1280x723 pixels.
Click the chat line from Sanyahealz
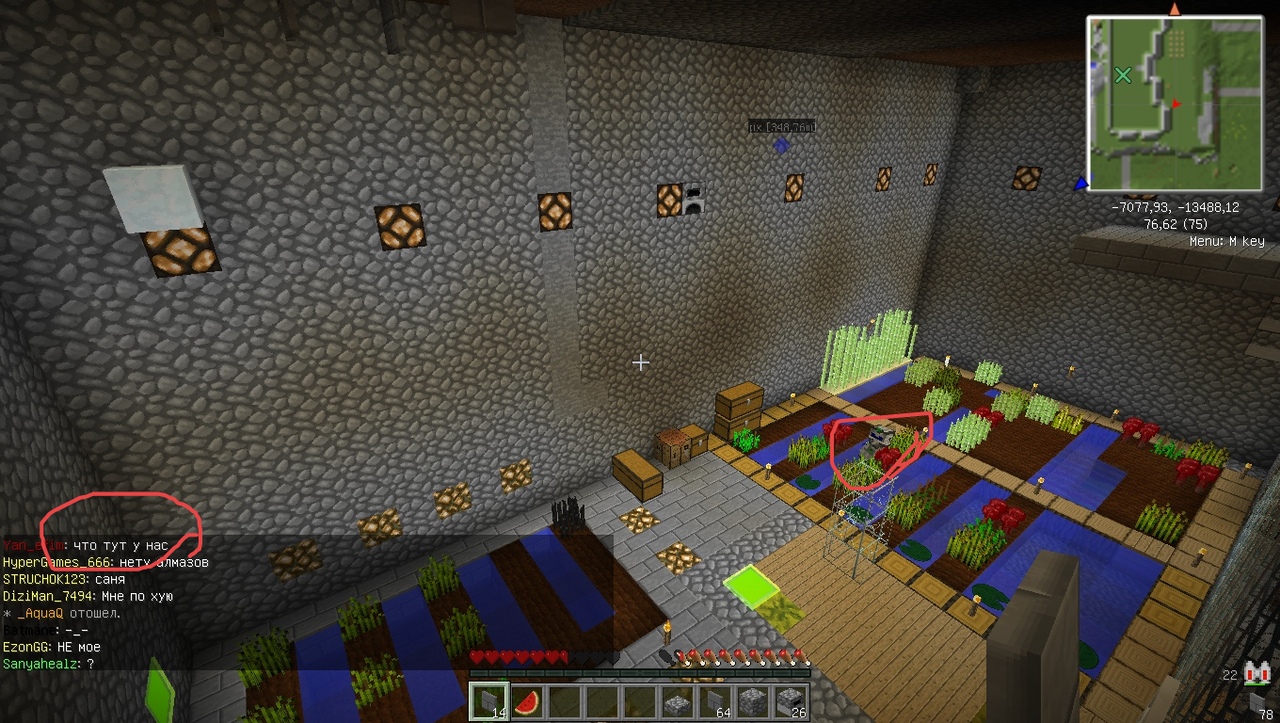[x=48, y=664]
